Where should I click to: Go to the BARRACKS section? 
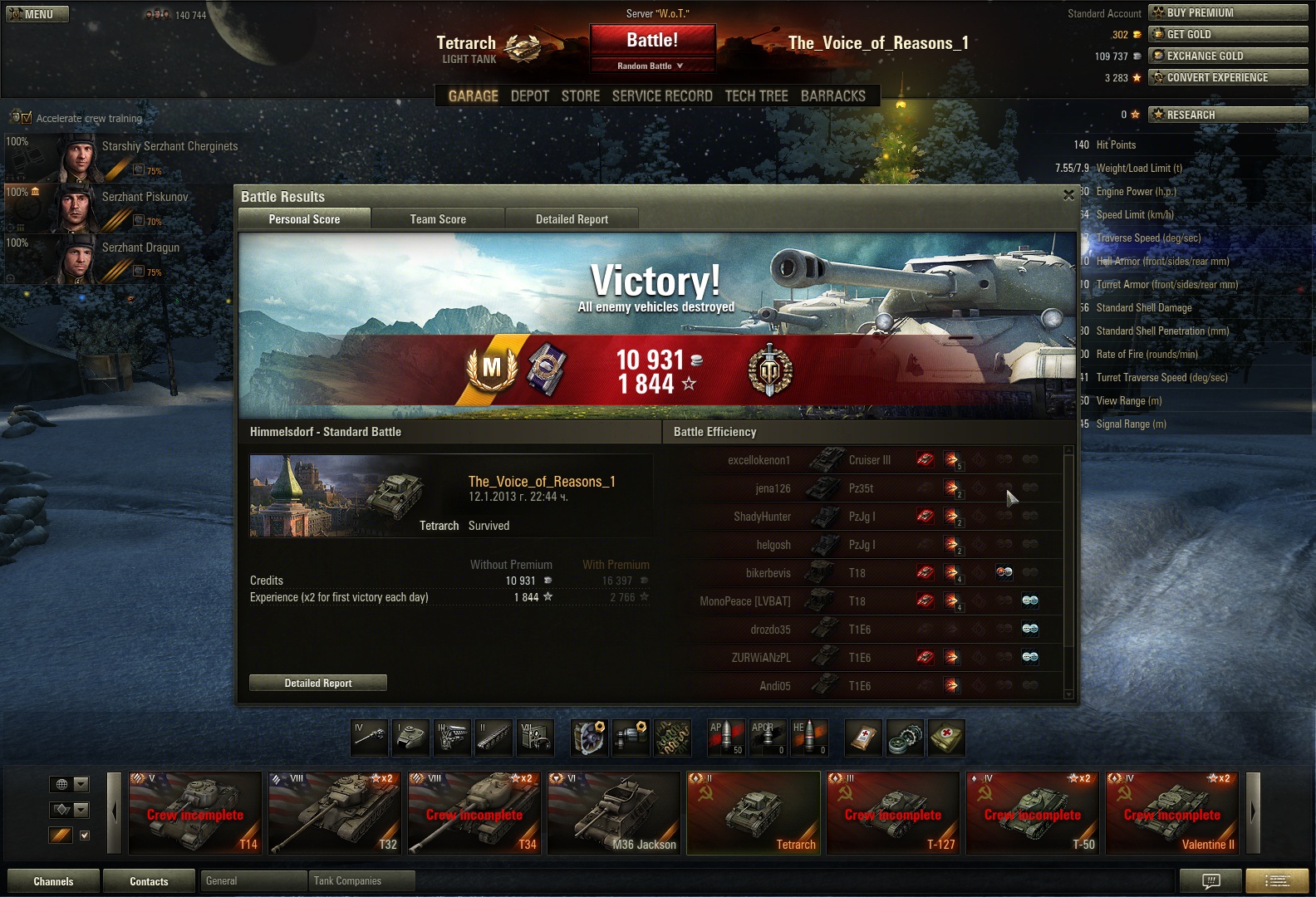[x=832, y=96]
